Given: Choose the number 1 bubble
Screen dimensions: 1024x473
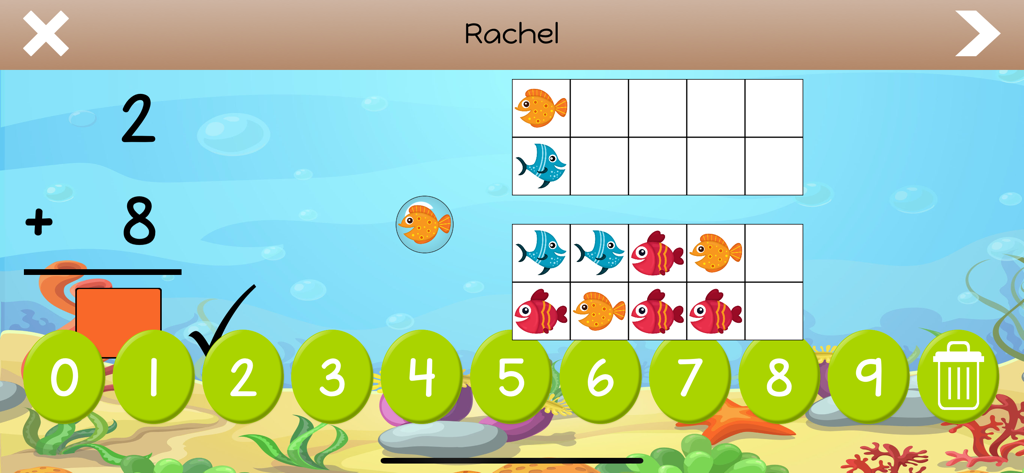Looking at the screenshot, I should 153,379.
